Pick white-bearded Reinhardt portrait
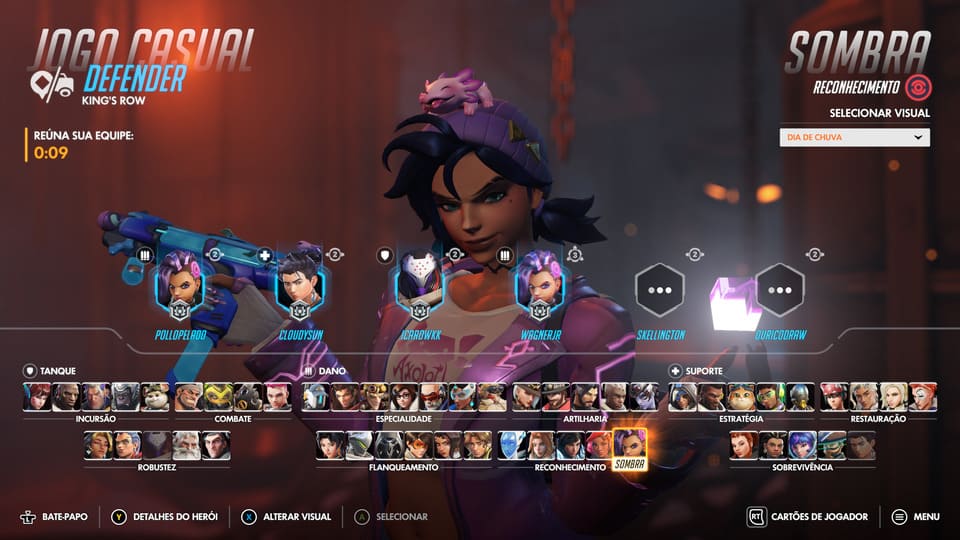Image resolution: width=960 pixels, height=540 pixels. (185, 445)
